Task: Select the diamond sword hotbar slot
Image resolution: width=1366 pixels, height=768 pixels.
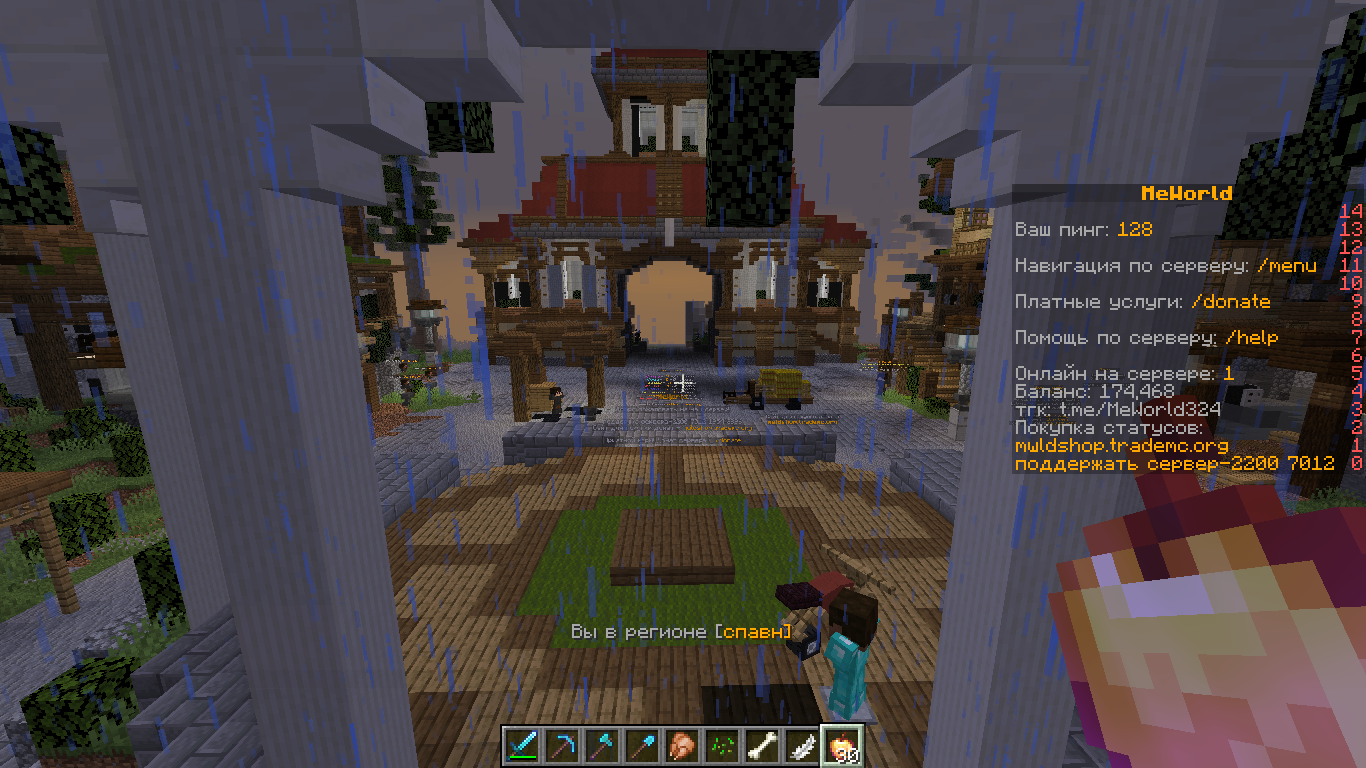Action: 521,745
